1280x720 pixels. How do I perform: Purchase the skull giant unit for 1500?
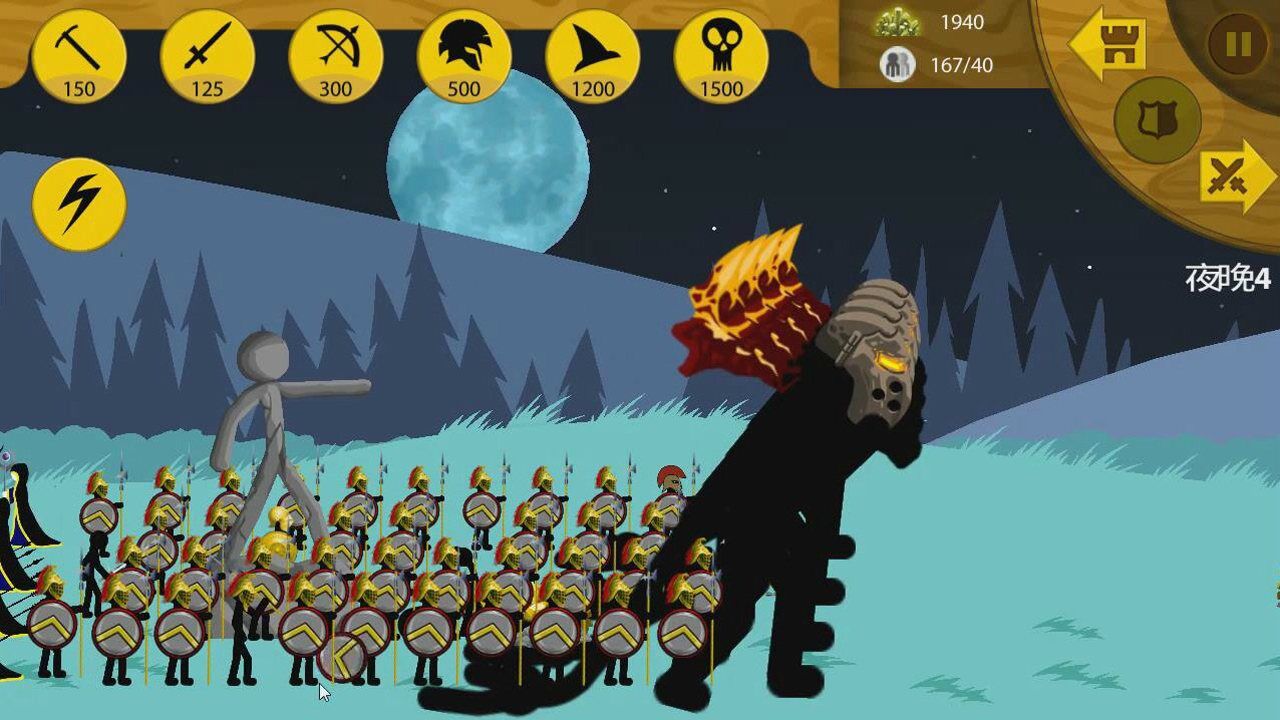pos(721,56)
